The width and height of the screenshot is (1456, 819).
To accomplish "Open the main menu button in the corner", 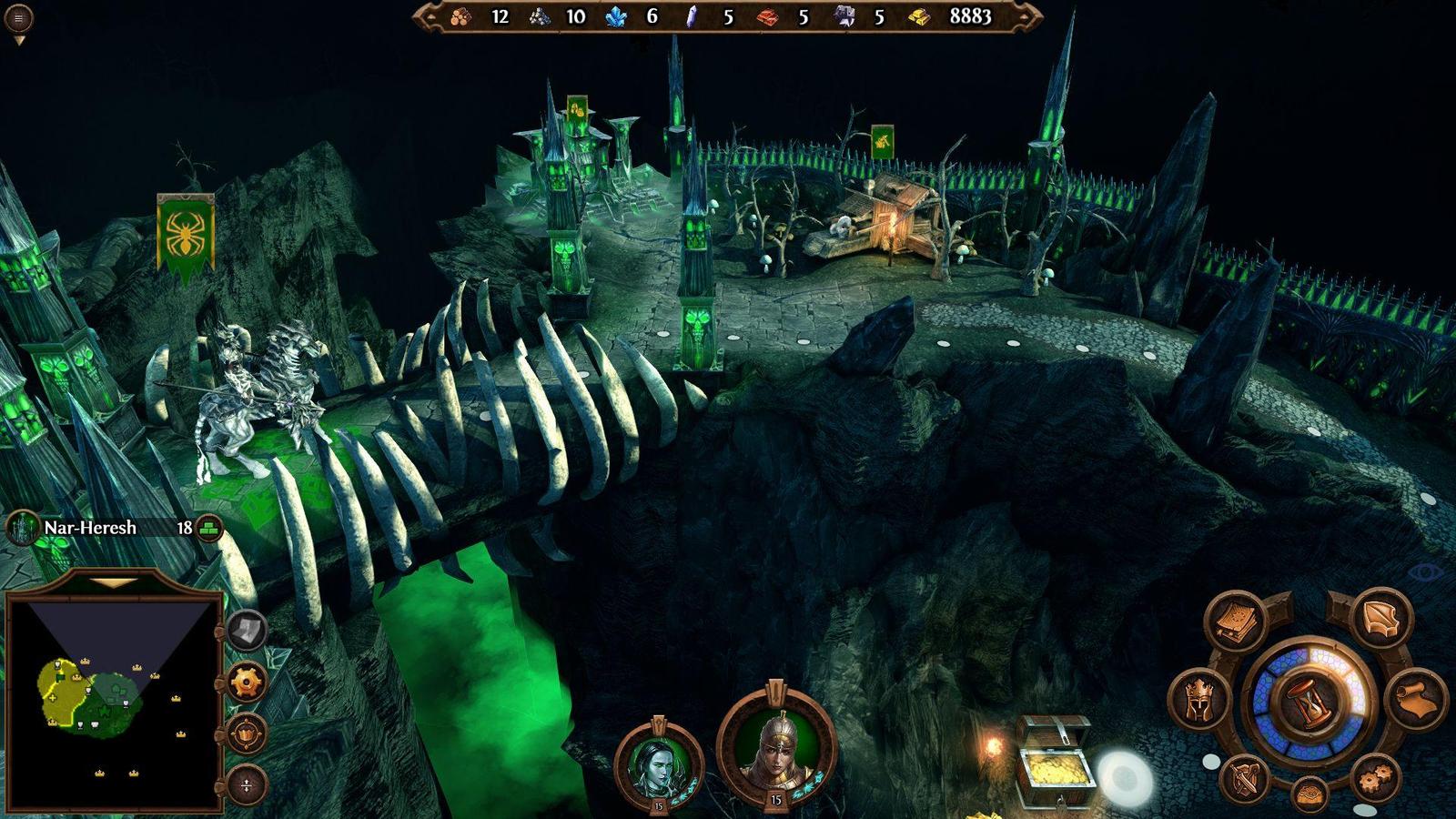I will [18, 17].
